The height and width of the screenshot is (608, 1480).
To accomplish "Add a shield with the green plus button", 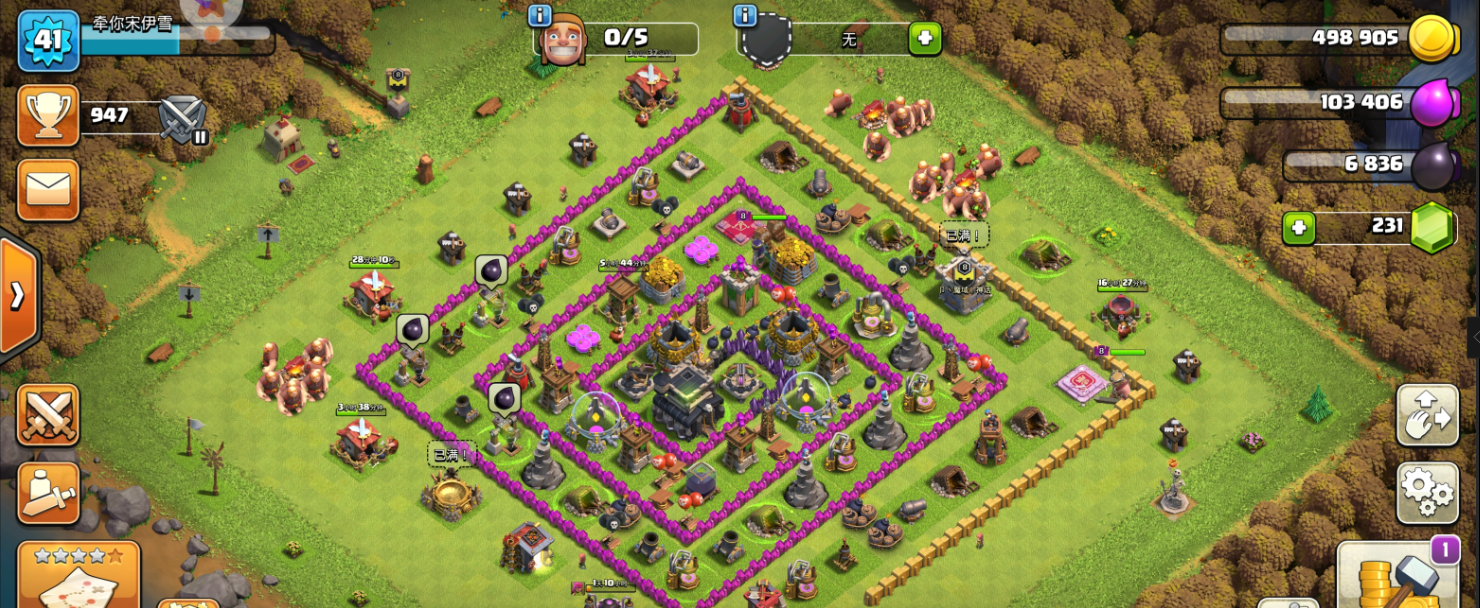I will (x=924, y=40).
